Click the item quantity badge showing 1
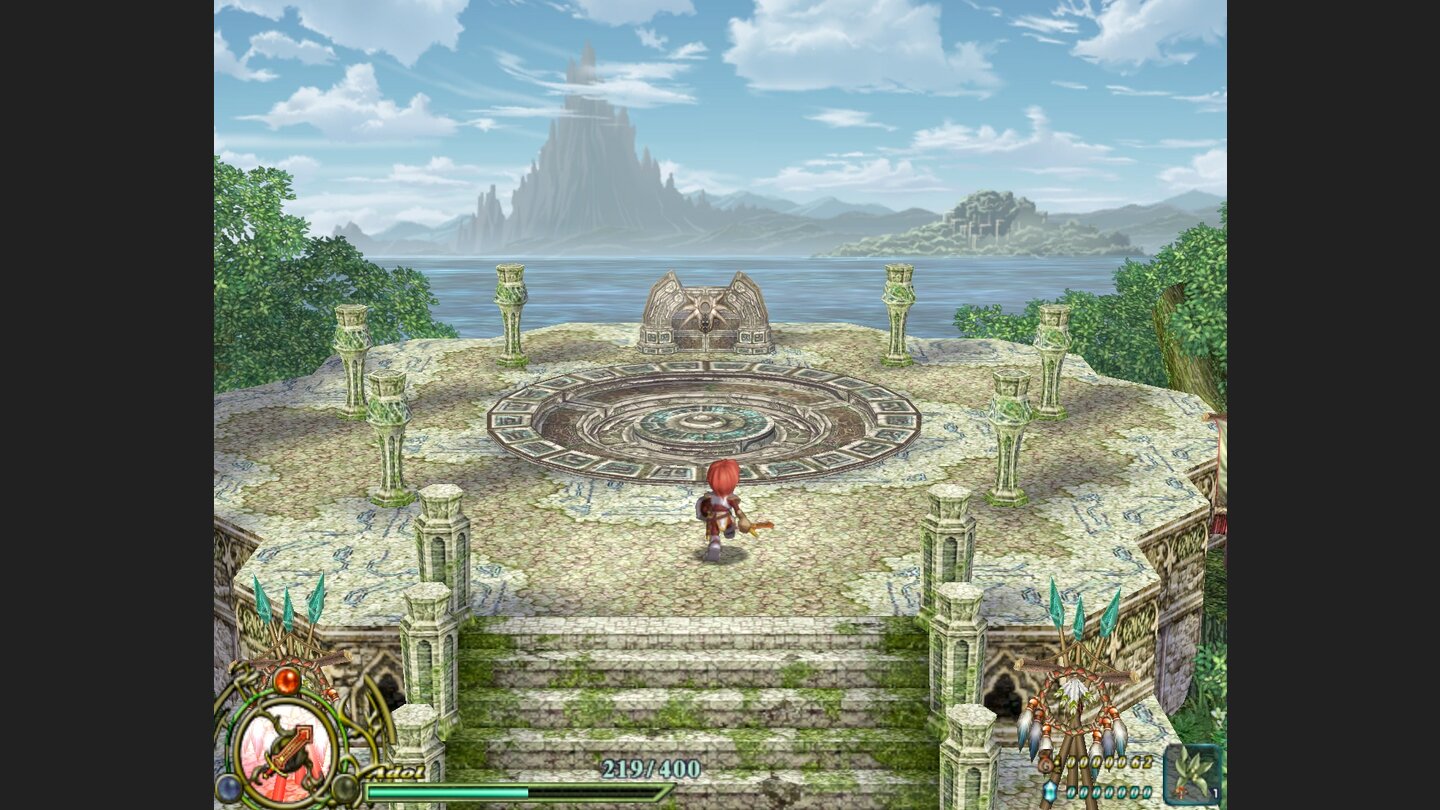Screen dimensions: 1440x810 [1215, 793]
